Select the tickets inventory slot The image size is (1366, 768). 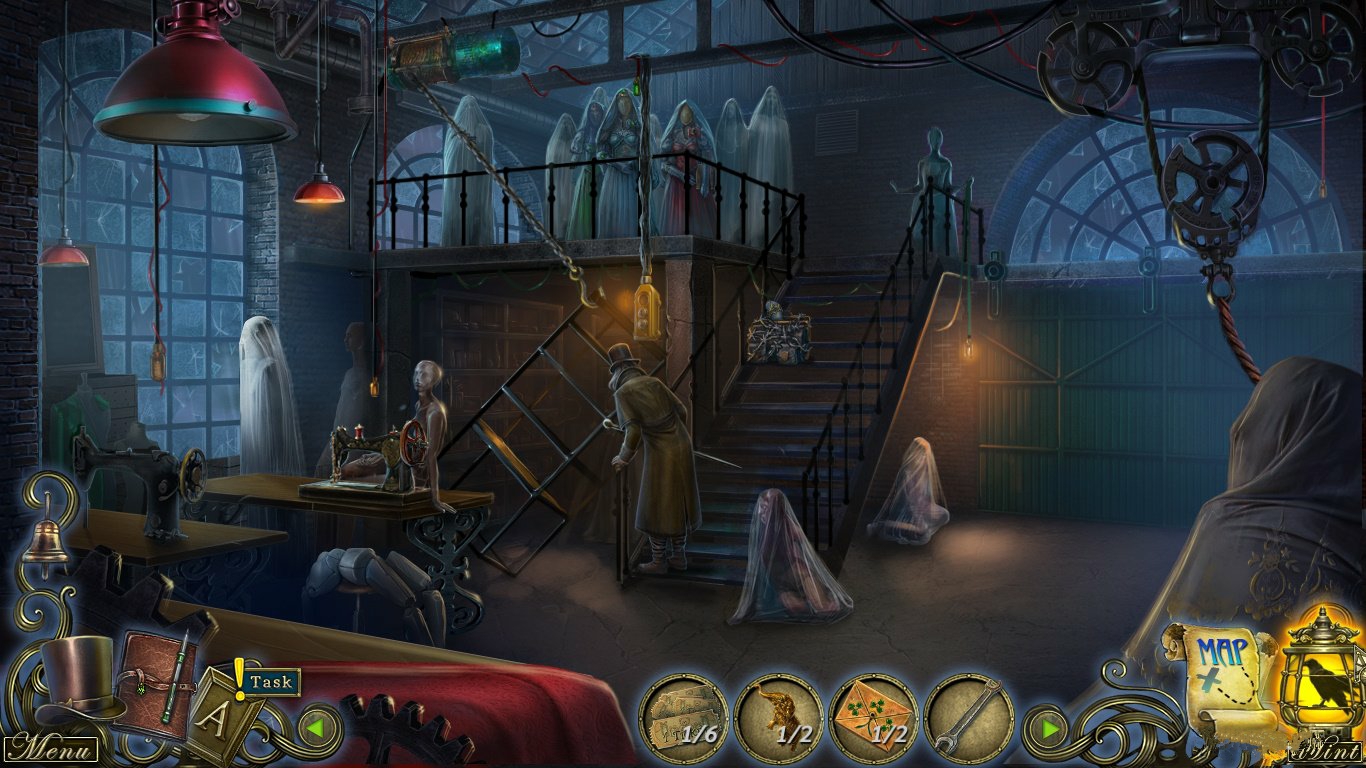pyautogui.click(x=683, y=717)
